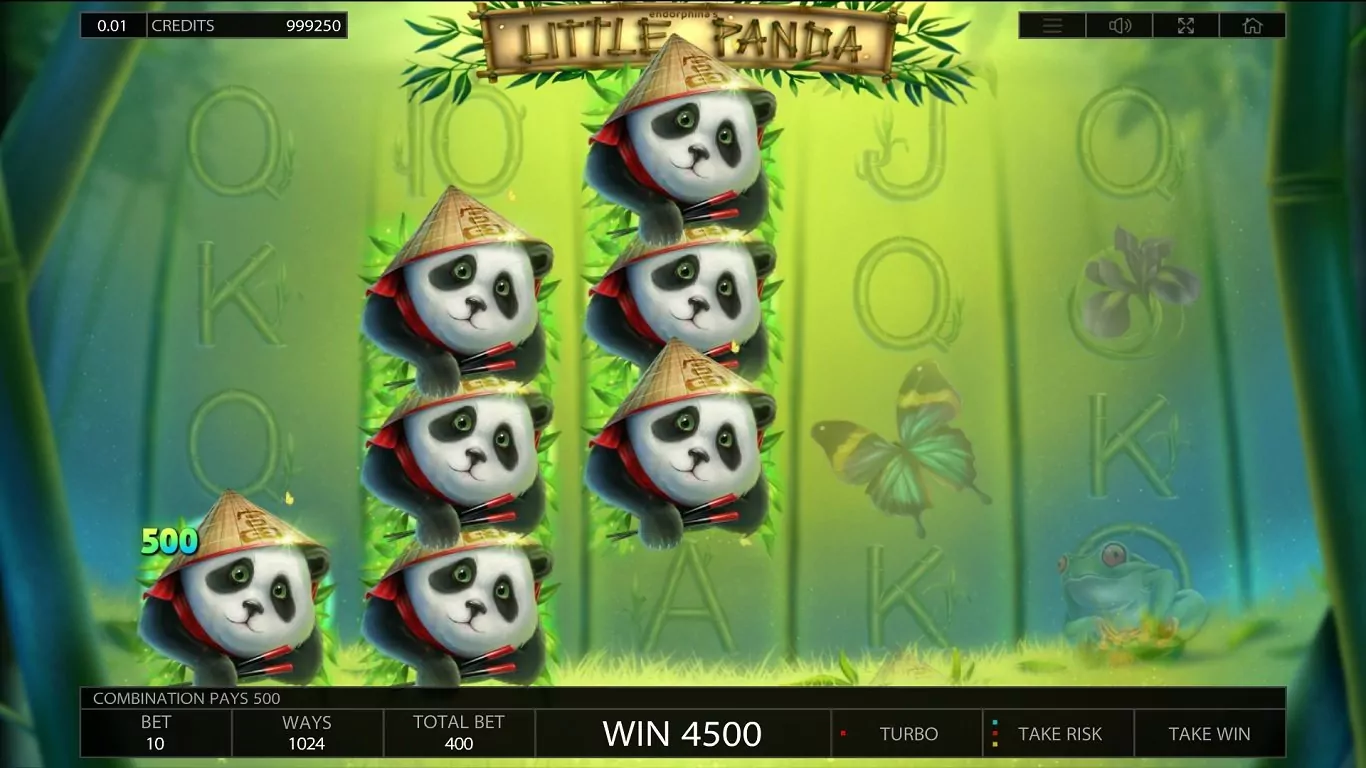Toggle the sound speaker icon

tap(1120, 26)
